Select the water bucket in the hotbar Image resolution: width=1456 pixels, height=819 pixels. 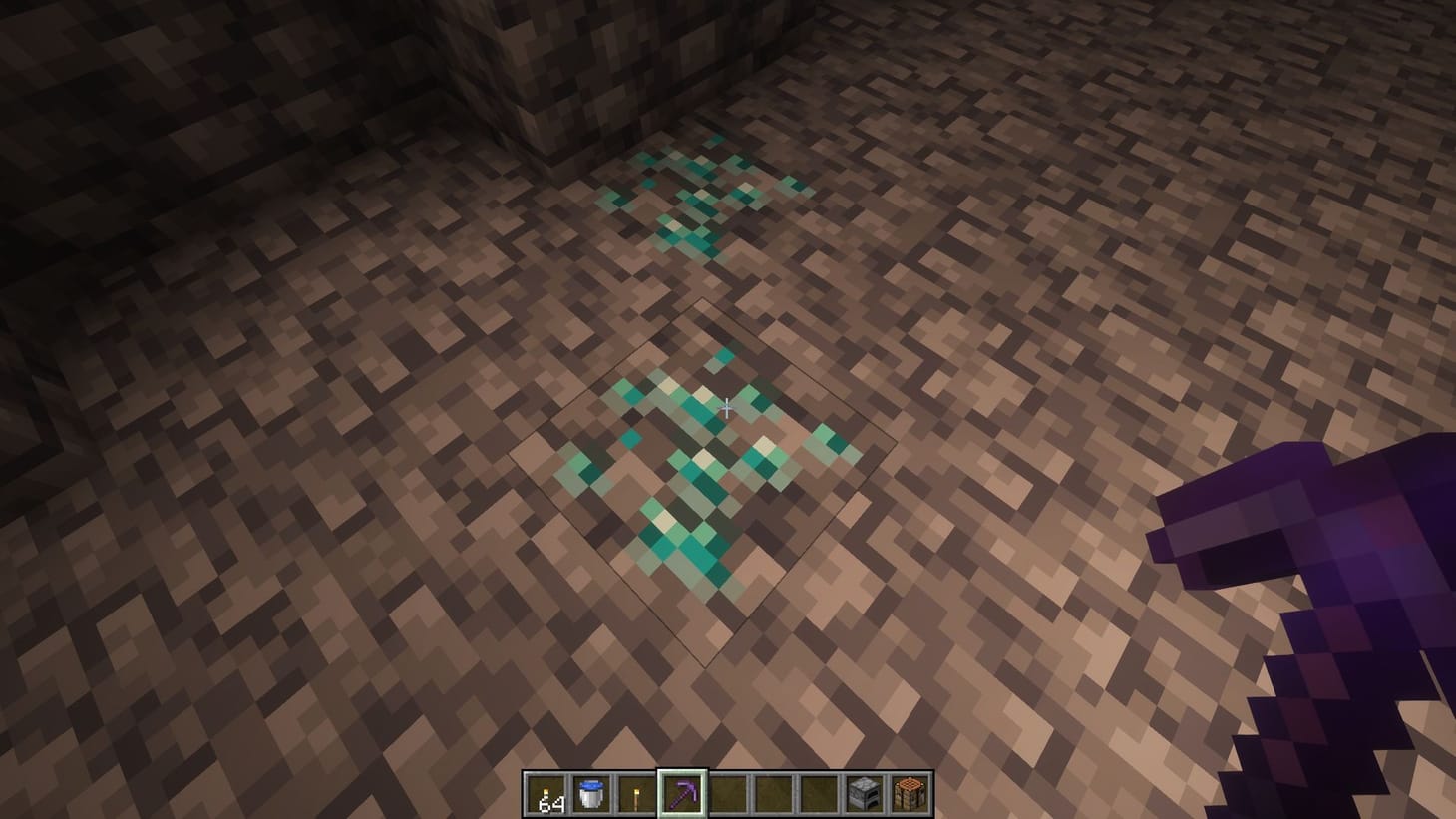(591, 793)
